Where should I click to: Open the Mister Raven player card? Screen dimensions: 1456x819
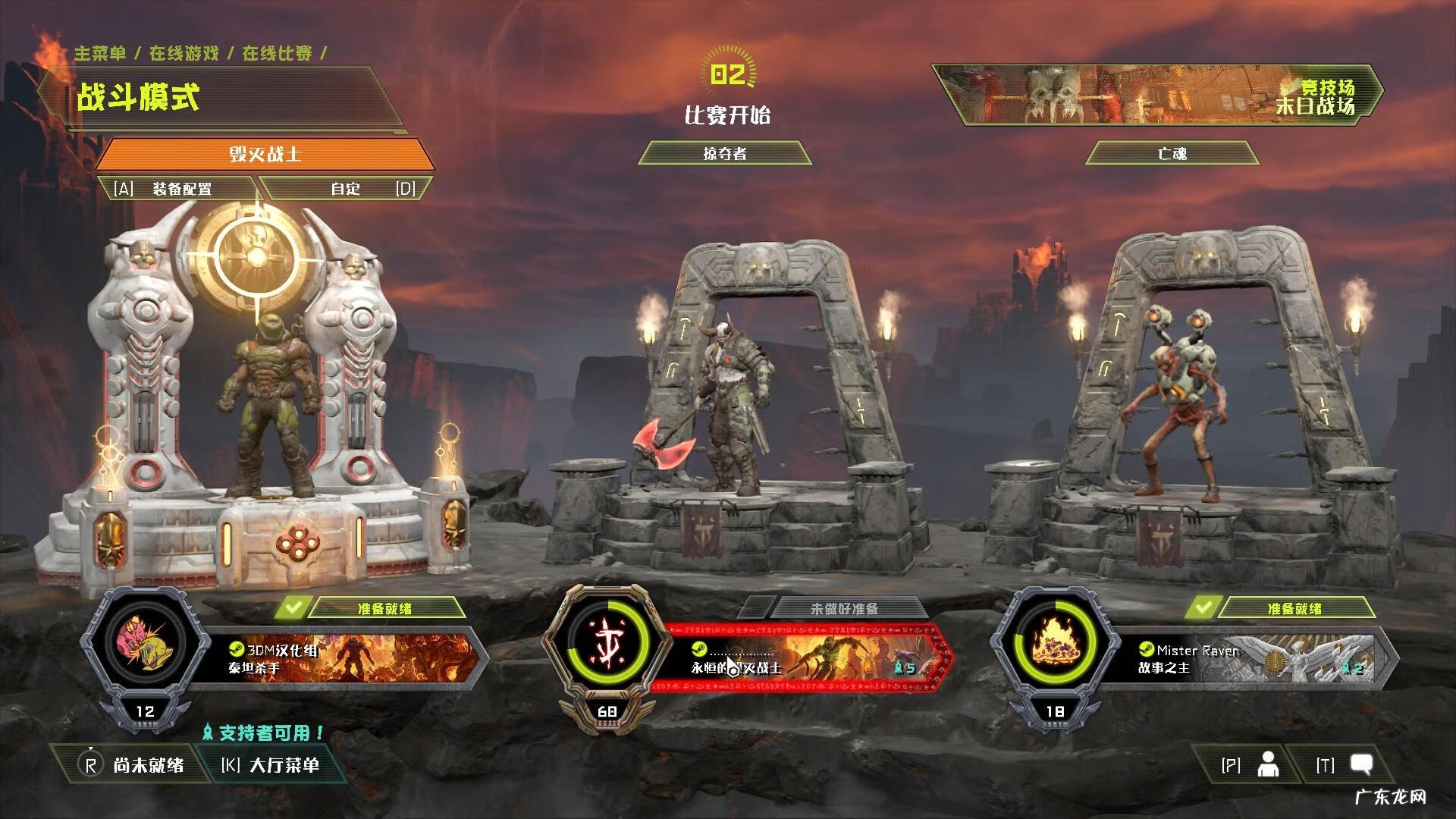pos(1251,658)
